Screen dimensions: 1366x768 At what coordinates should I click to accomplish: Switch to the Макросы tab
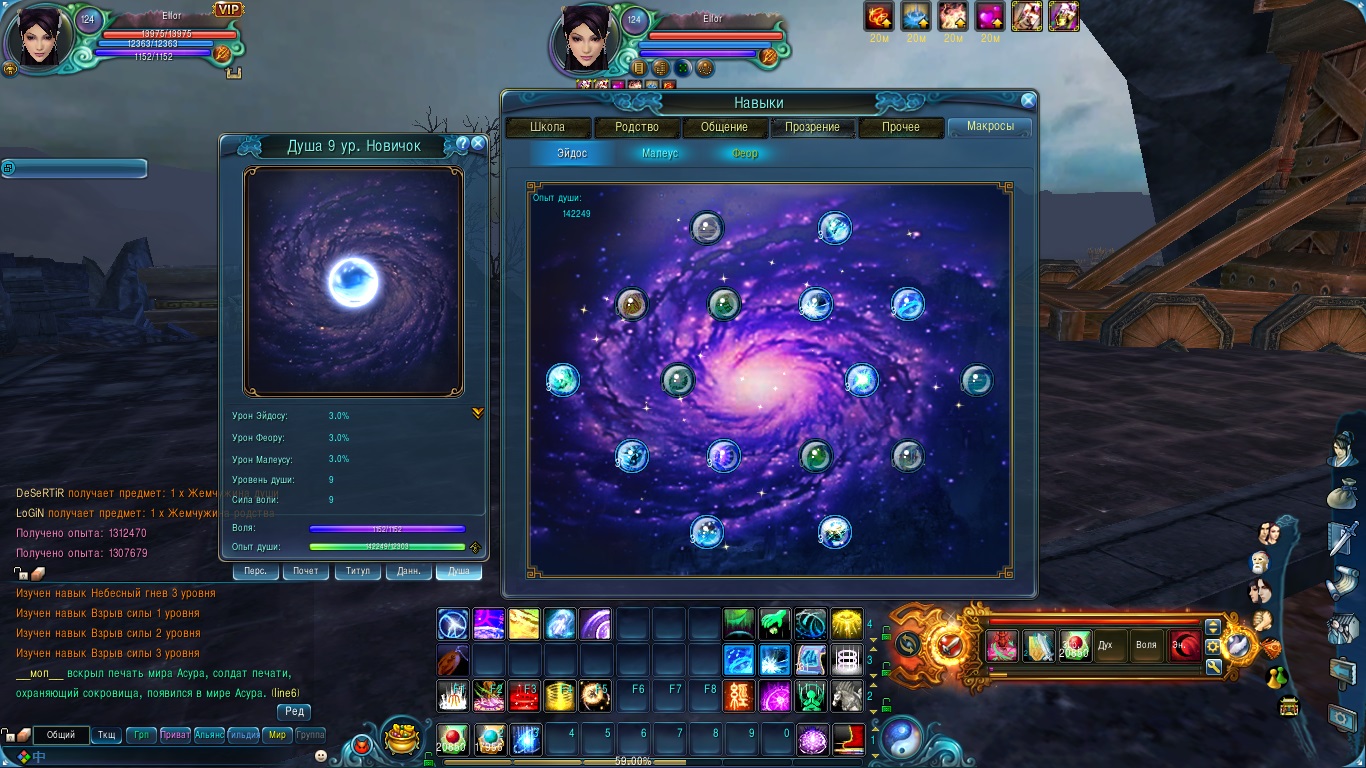click(x=990, y=128)
